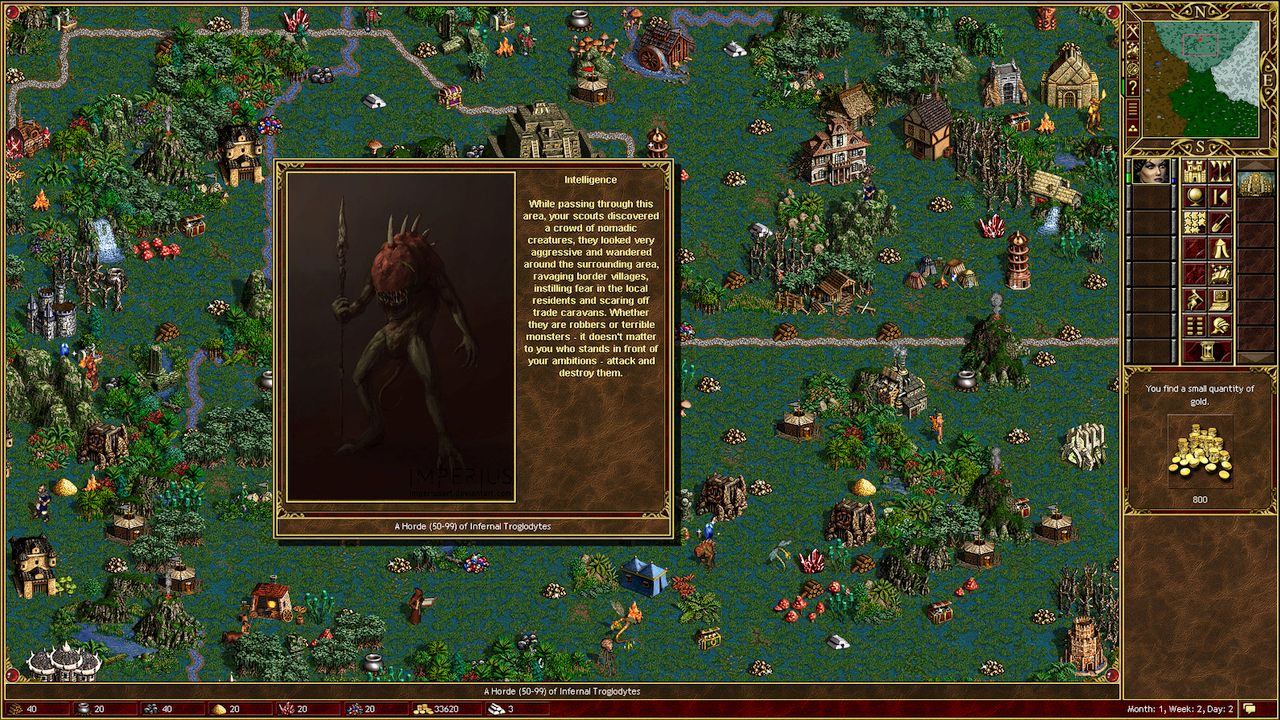
Task: Toggle the underground/surface view button
Action: coord(1220,171)
